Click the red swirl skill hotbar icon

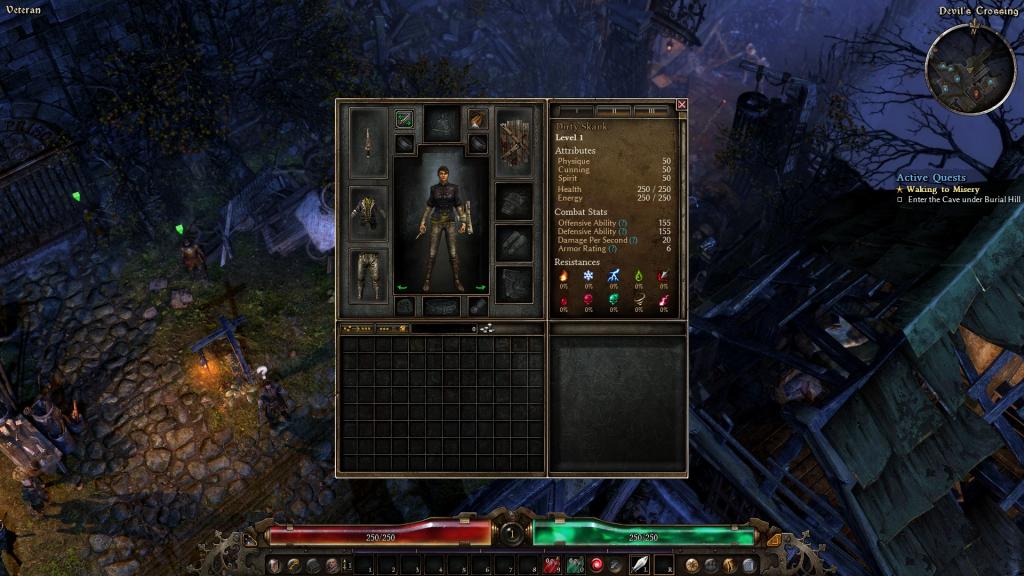coord(597,566)
